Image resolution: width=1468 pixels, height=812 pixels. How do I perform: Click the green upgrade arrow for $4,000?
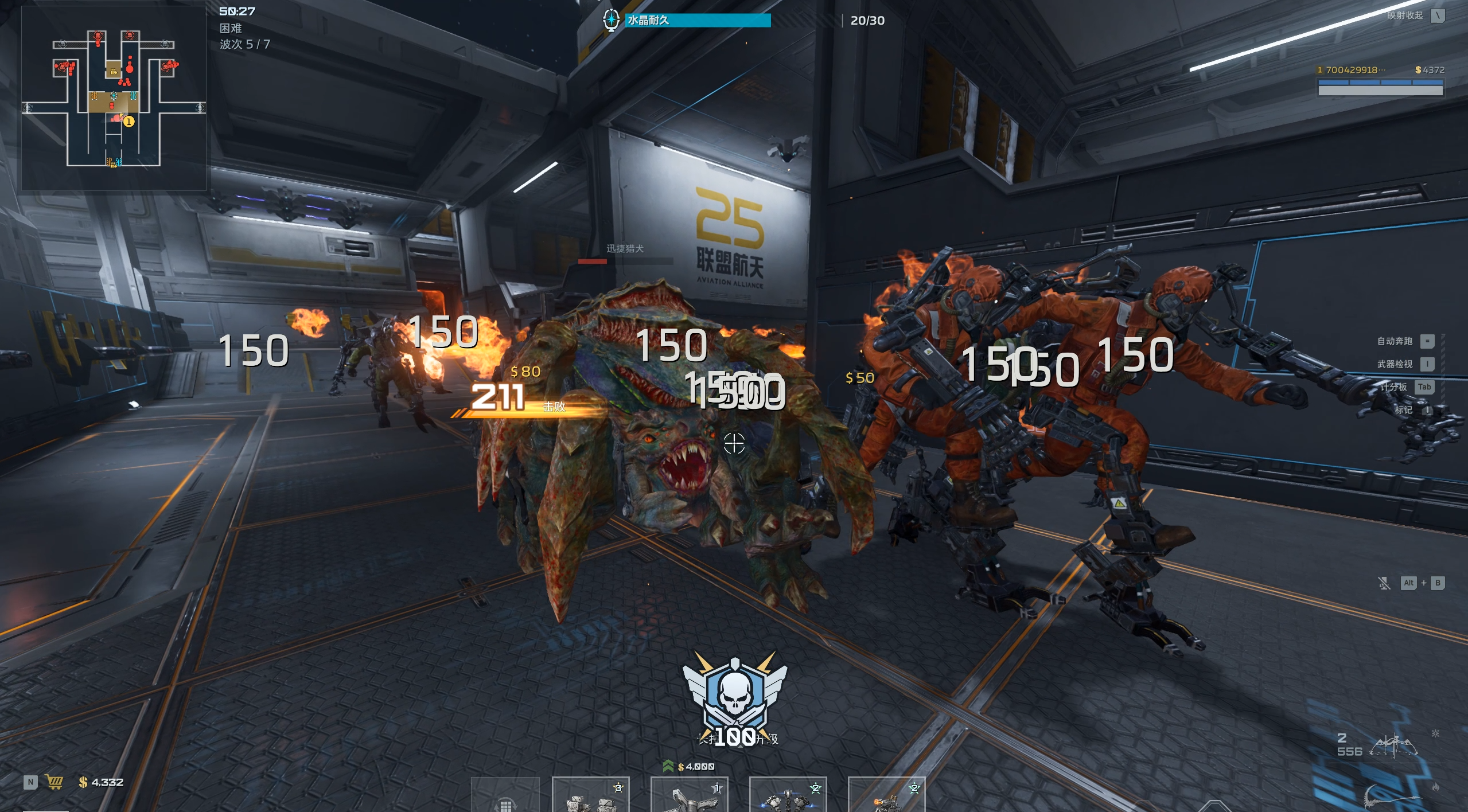tap(668, 766)
